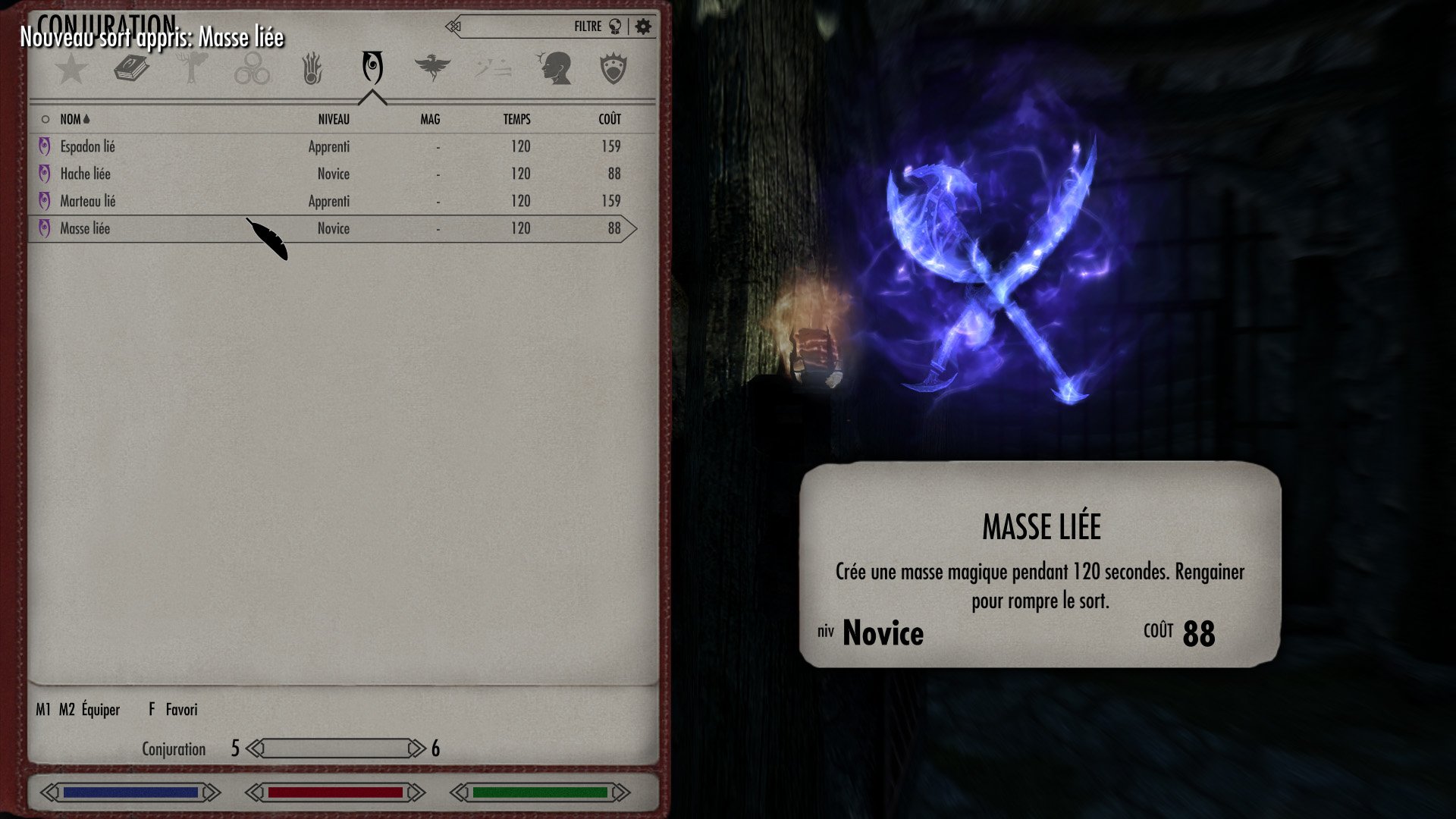Switch to the Alteration tree tab
The width and height of the screenshot is (1456, 819).
192,69
